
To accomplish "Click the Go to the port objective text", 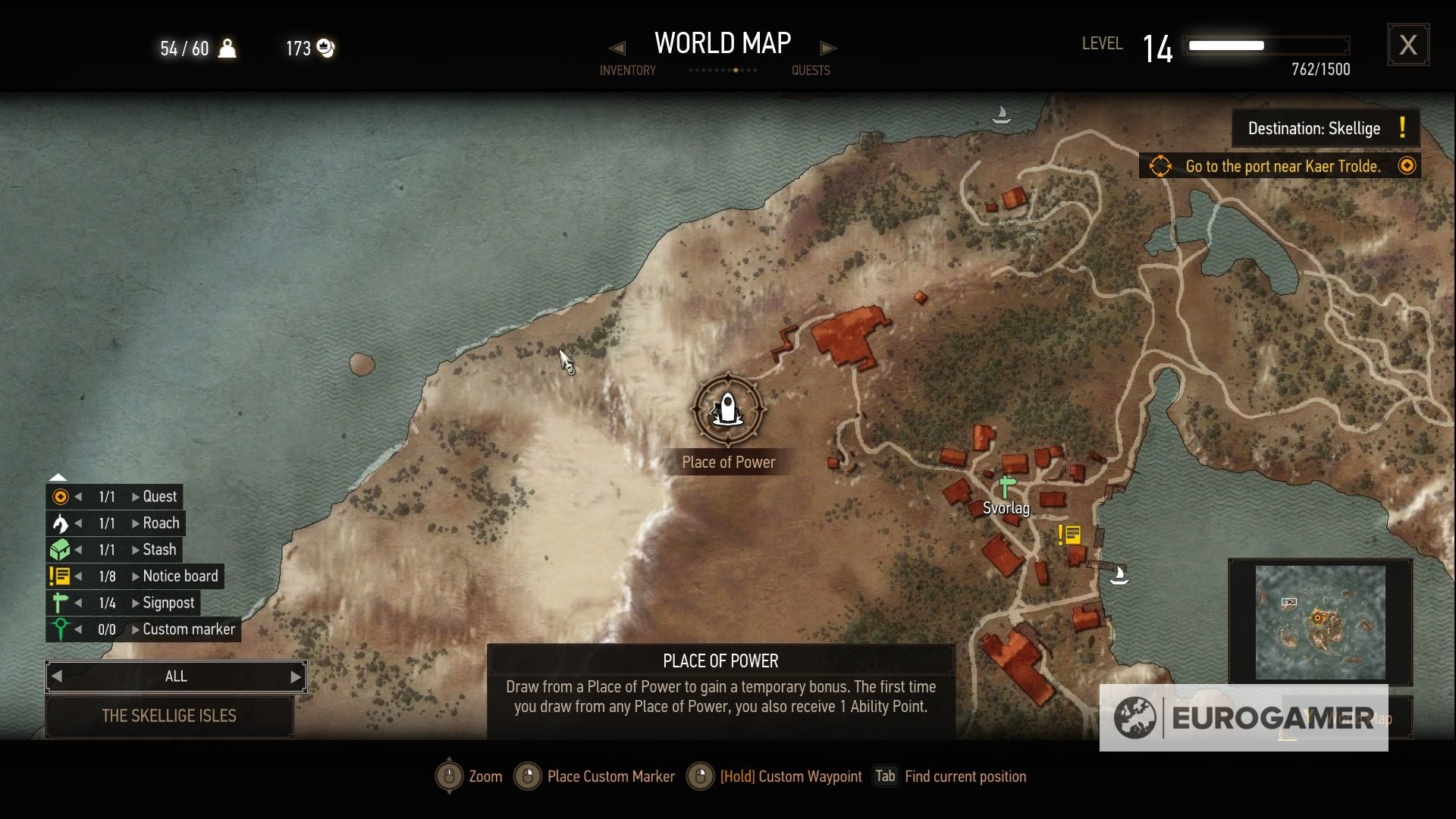I will pos(1282,166).
